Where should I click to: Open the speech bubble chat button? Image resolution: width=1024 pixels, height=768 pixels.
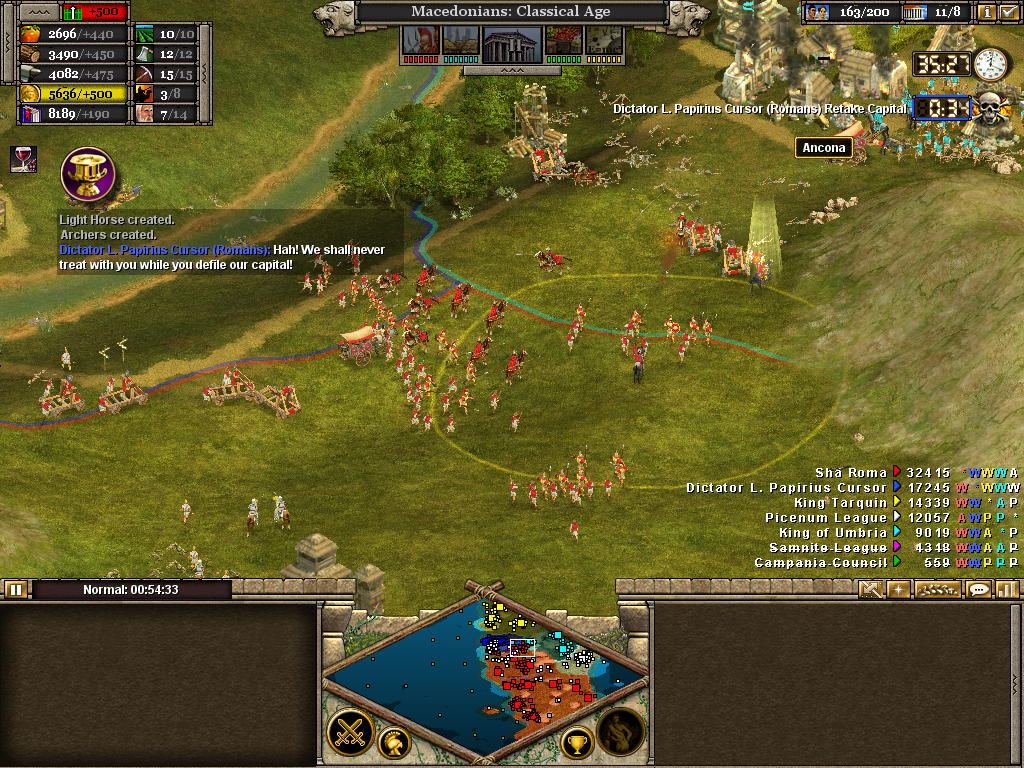979,589
